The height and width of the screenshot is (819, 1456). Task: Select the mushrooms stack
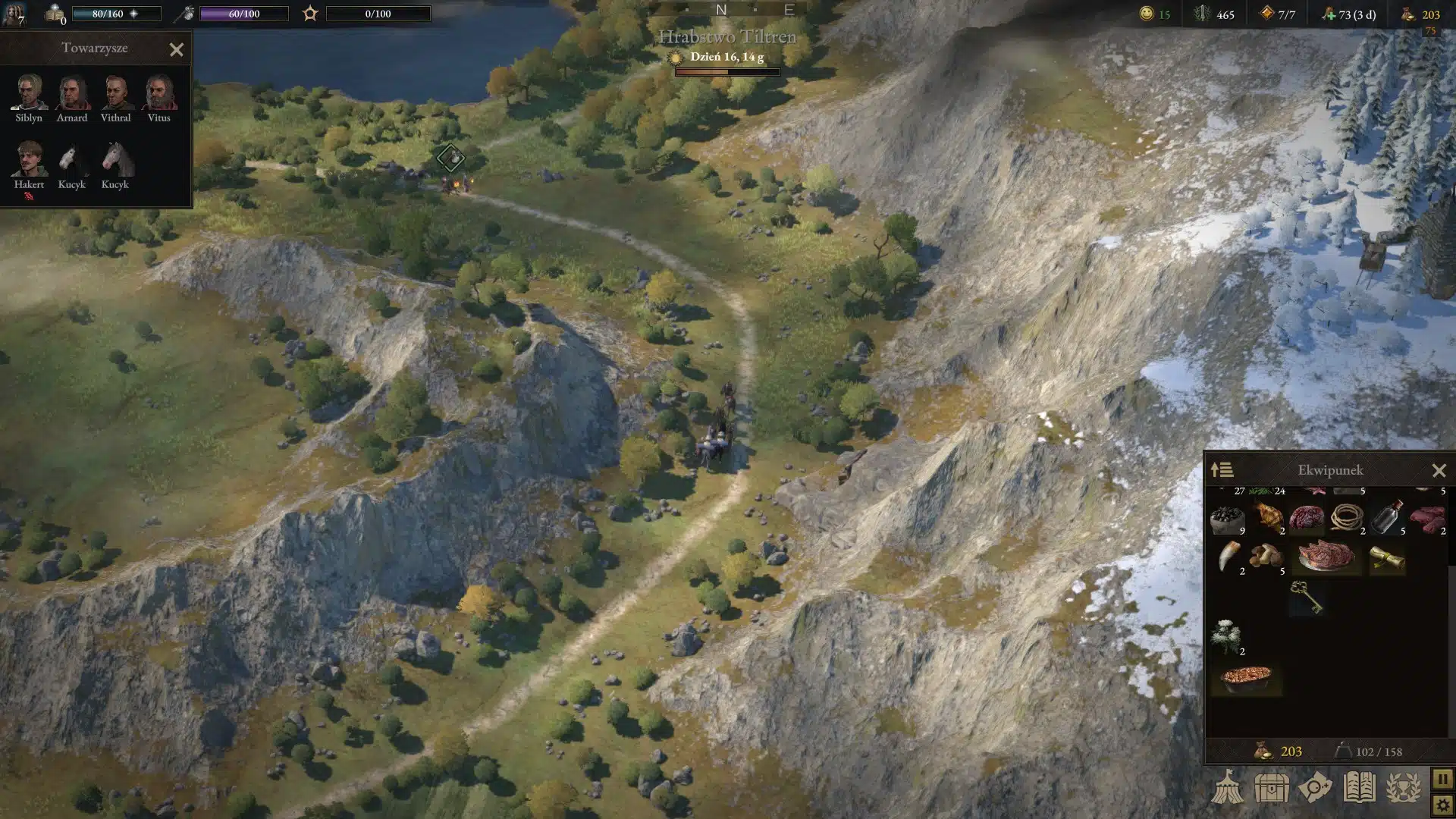coord(1266,557)
